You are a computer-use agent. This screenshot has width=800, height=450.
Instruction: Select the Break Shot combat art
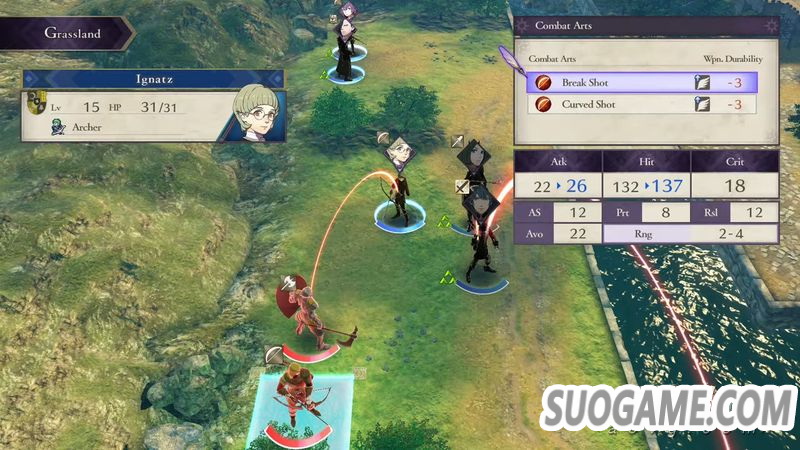point(640,83)
